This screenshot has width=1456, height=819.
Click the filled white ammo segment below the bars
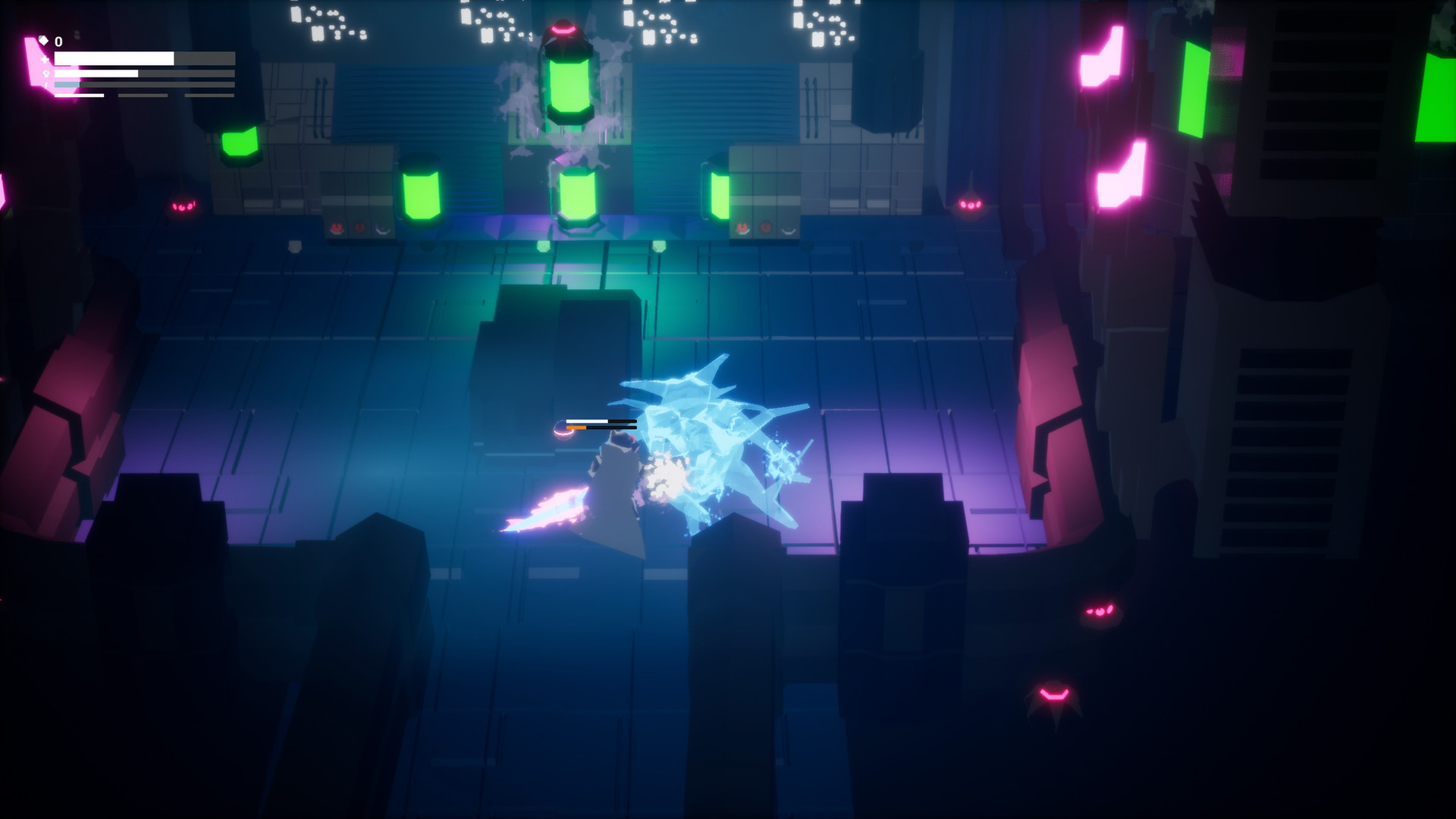(80, 96)
